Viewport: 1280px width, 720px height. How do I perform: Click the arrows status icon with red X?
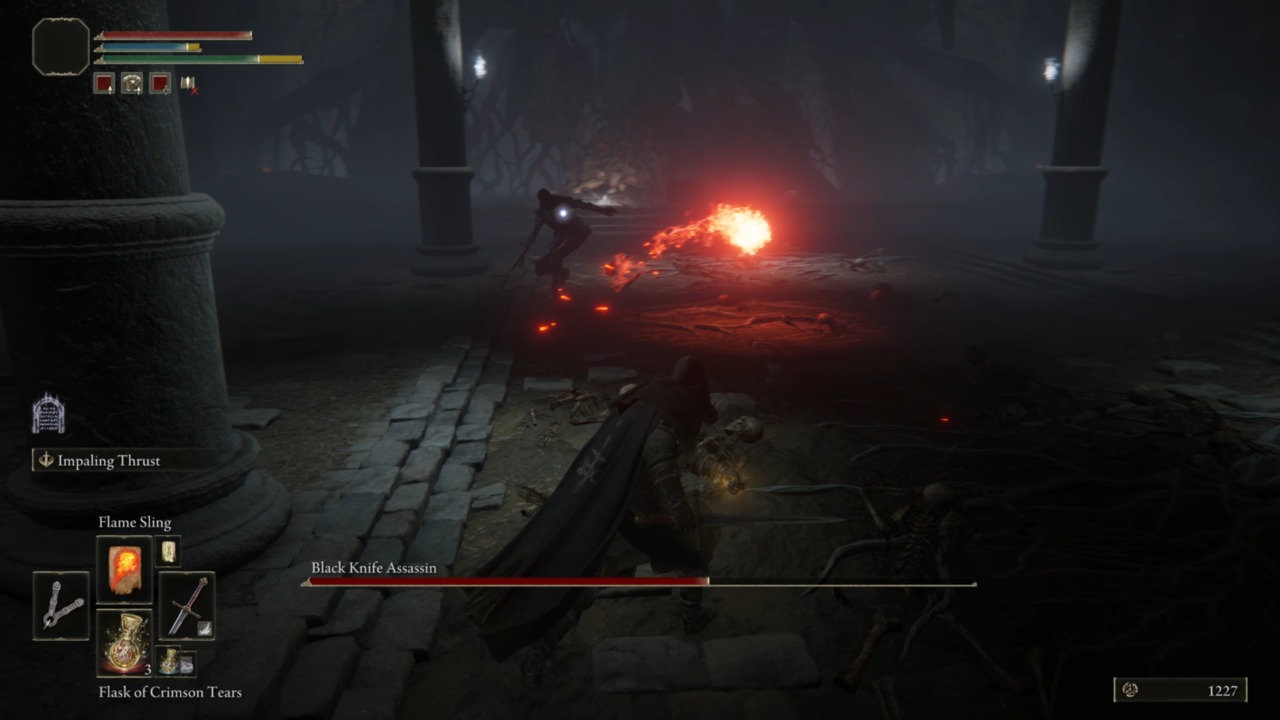tap(188, 85)
